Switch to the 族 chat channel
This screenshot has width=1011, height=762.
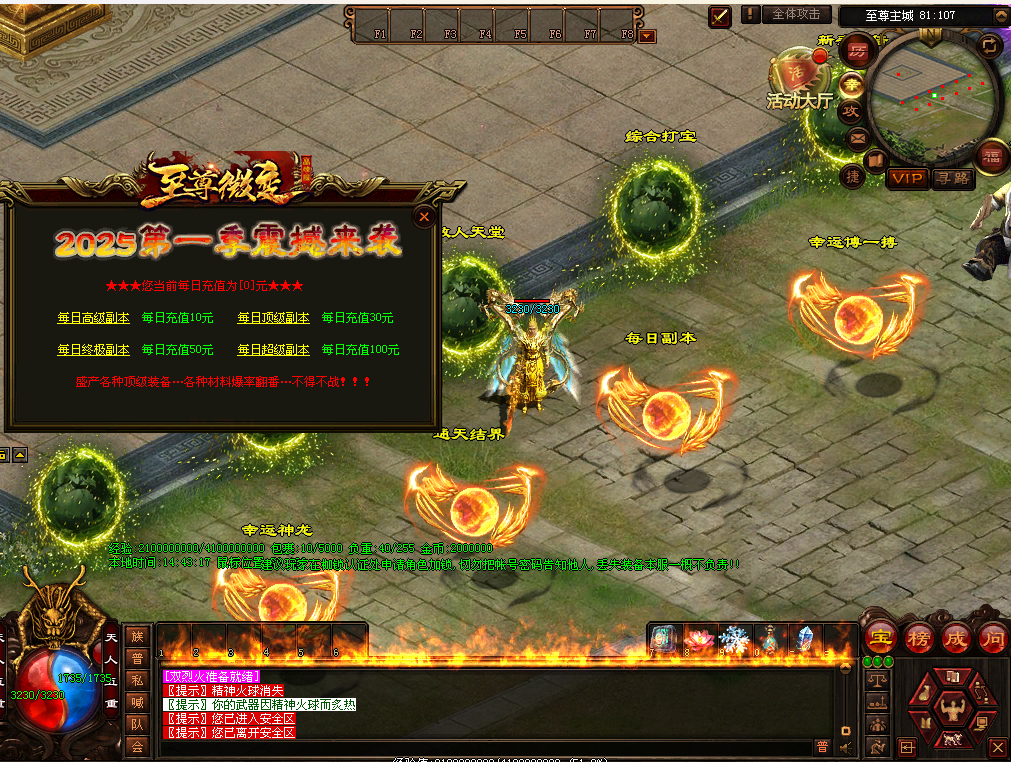(137, 636)
